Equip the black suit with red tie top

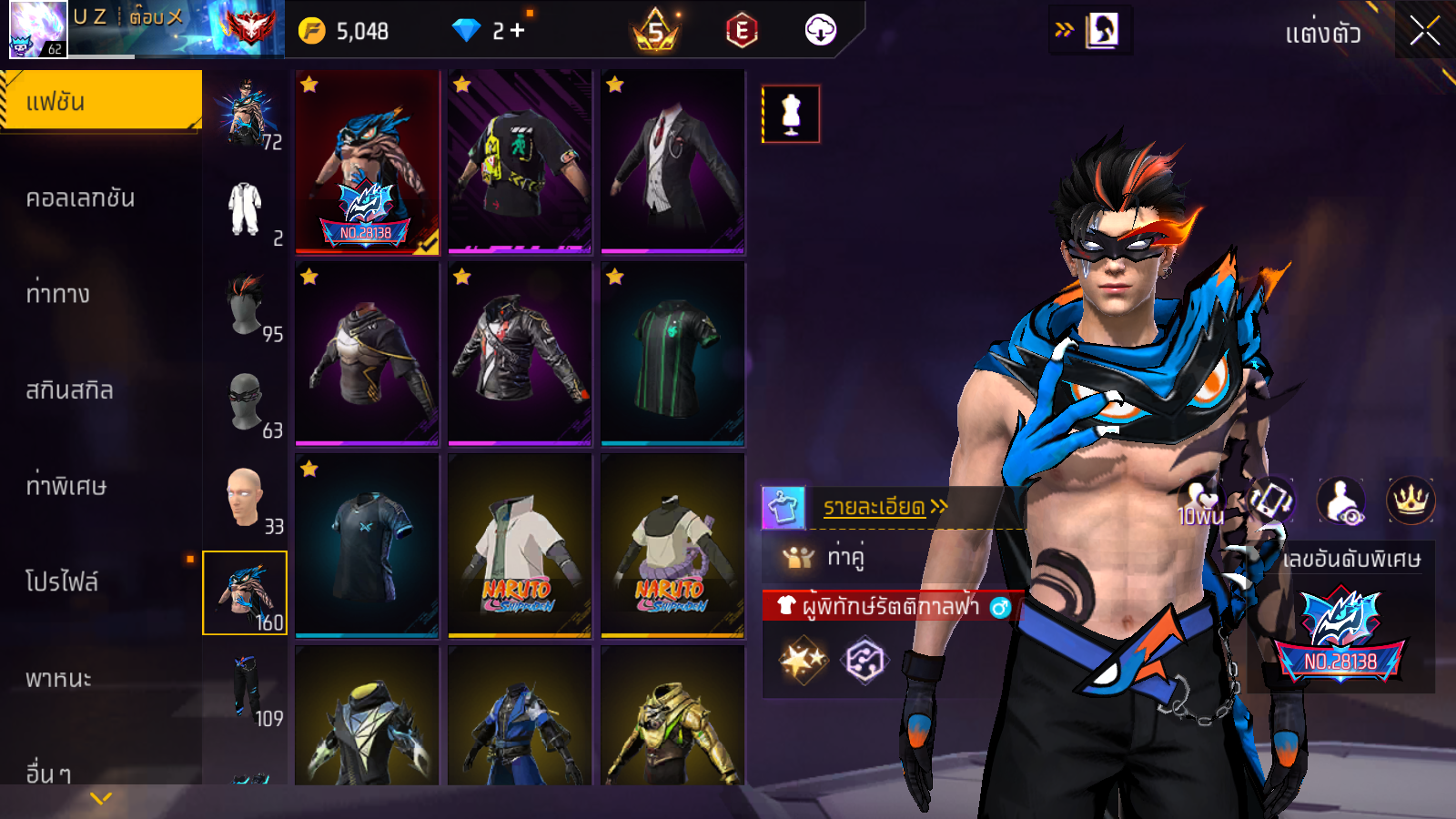672,161
